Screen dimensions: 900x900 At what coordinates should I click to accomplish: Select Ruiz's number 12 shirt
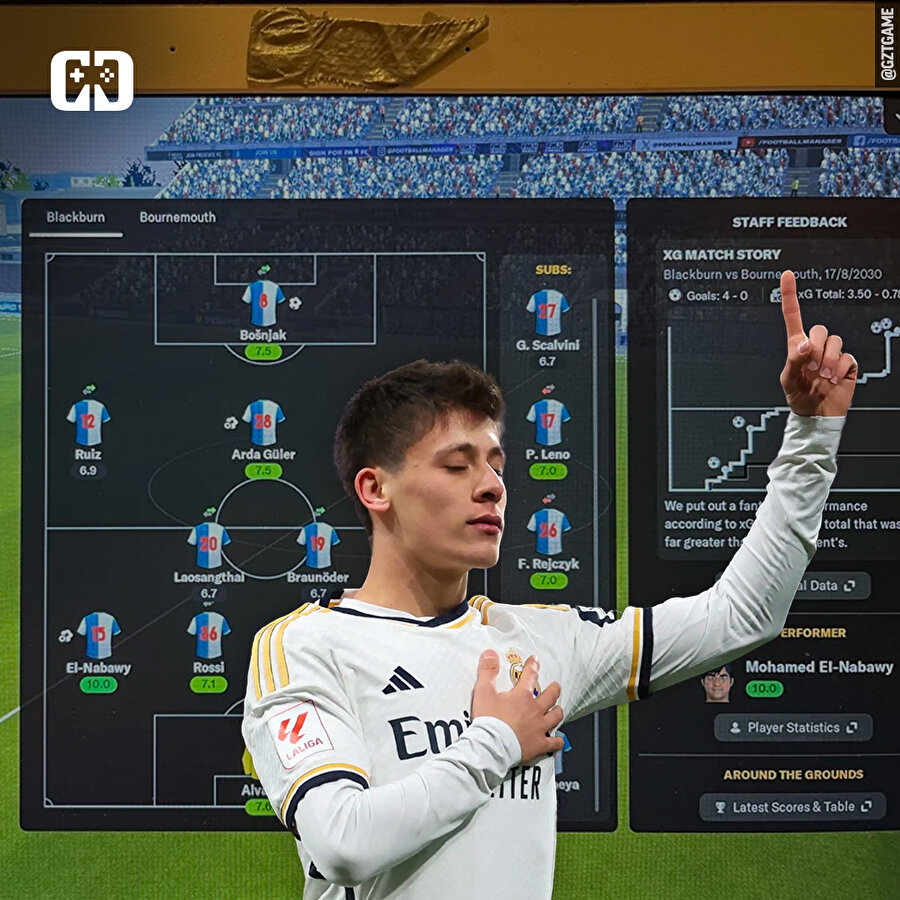coord(88,422)
